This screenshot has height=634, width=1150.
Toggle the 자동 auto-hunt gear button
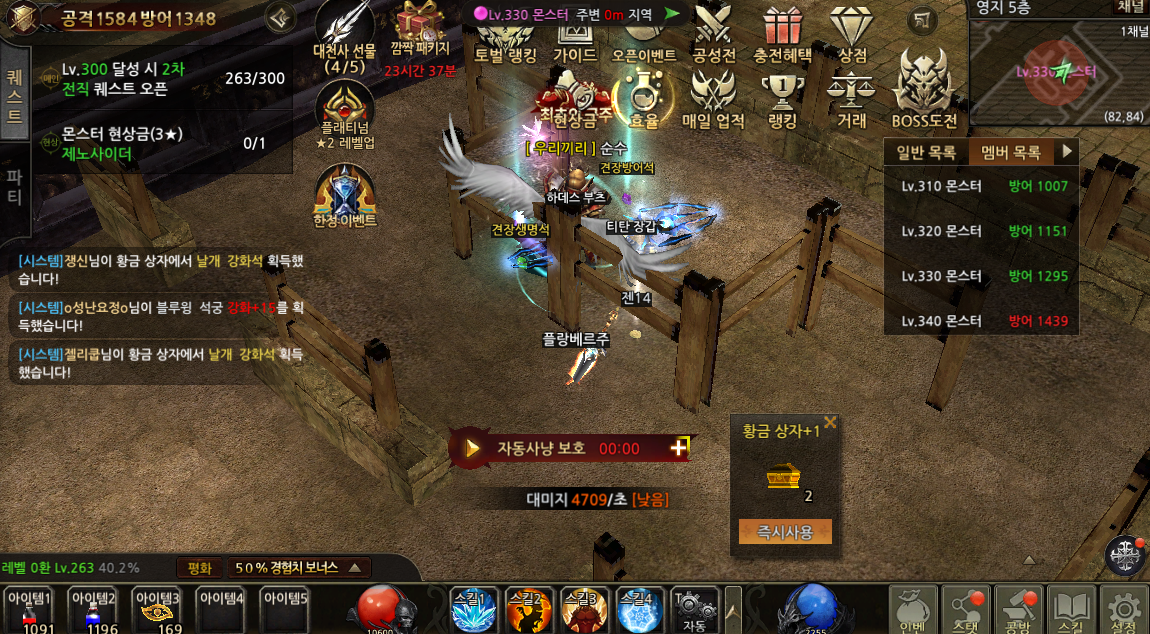(694, 609)
